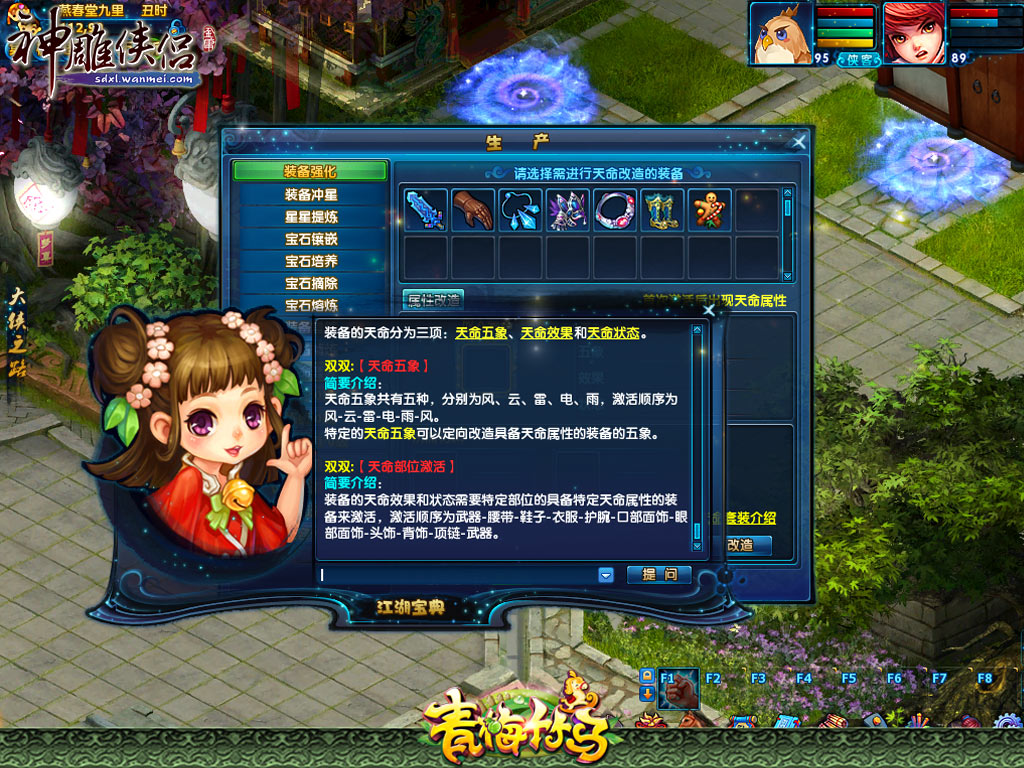
Task: Select the 装备强化 menu entry
Action: click(x=310, y=171)
